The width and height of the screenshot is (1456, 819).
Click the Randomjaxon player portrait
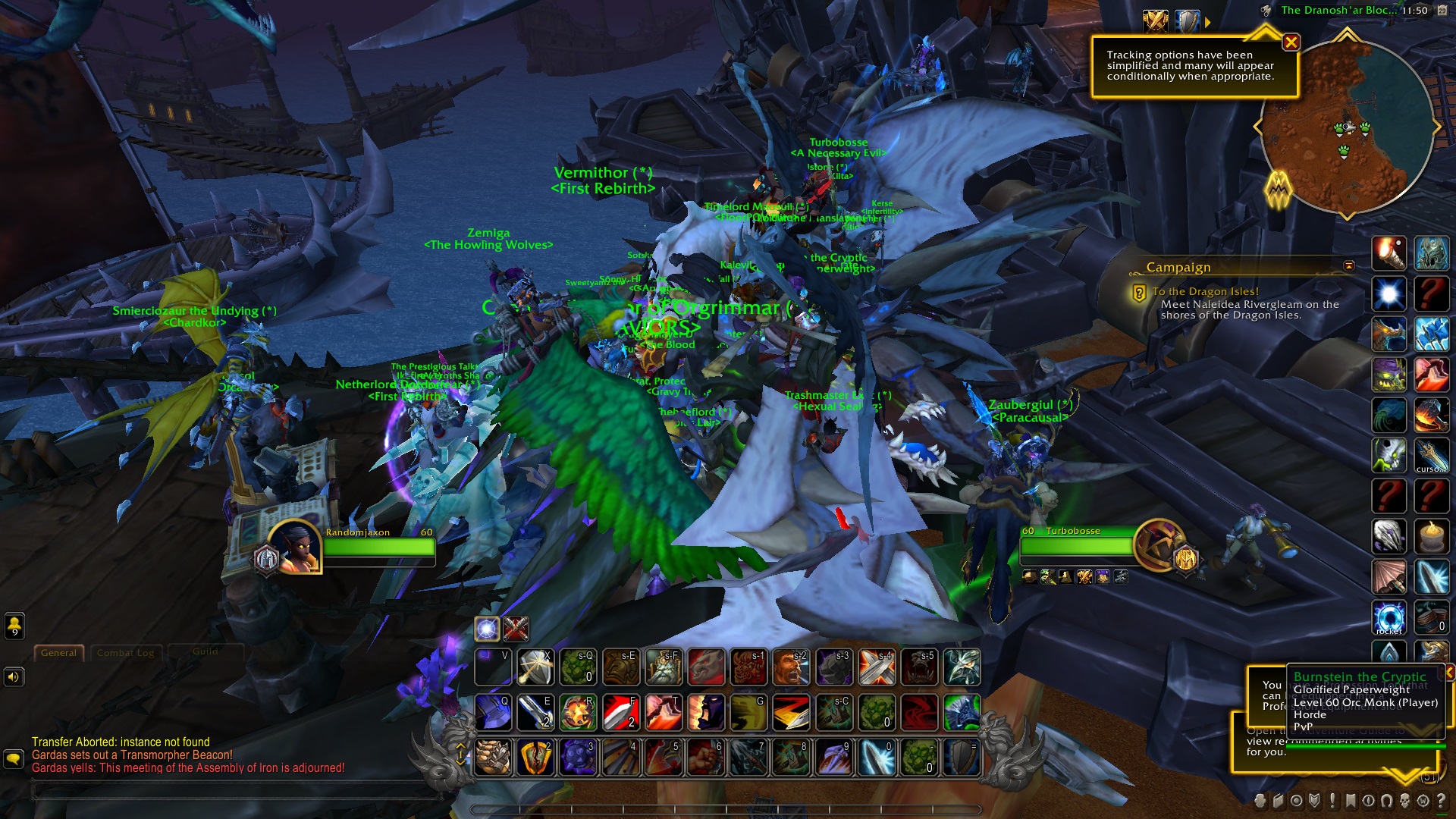294,546
